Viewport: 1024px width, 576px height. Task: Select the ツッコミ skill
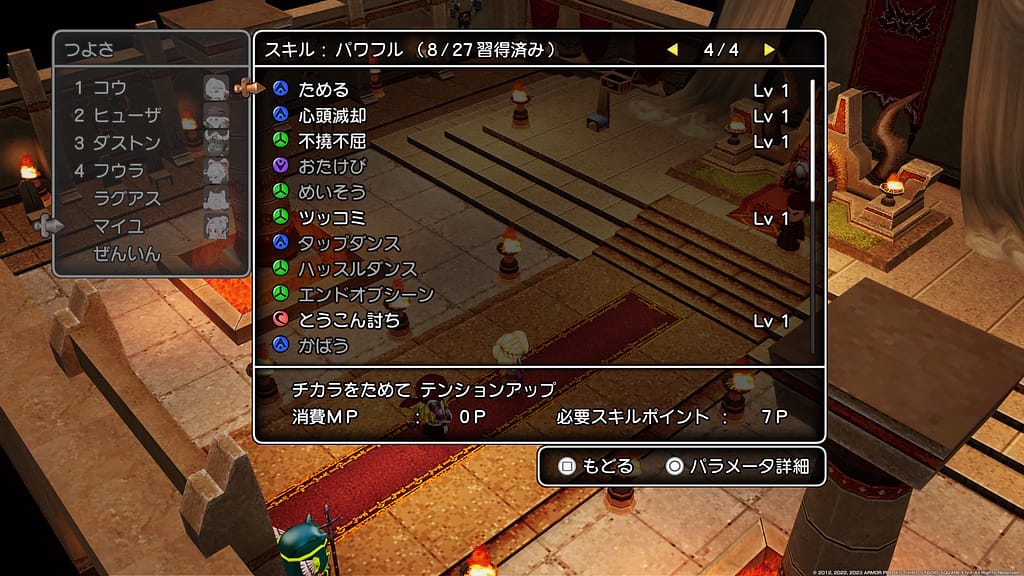coord(332,218)
